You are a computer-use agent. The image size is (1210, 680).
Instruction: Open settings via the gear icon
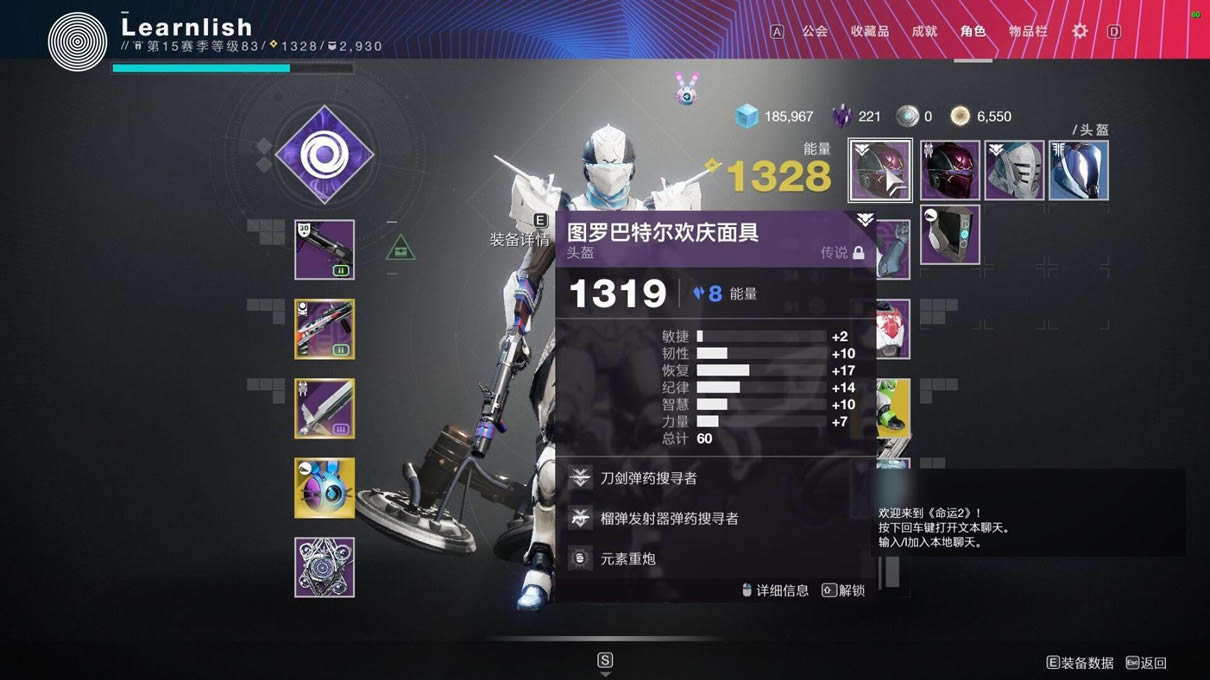click(1080, 31)
